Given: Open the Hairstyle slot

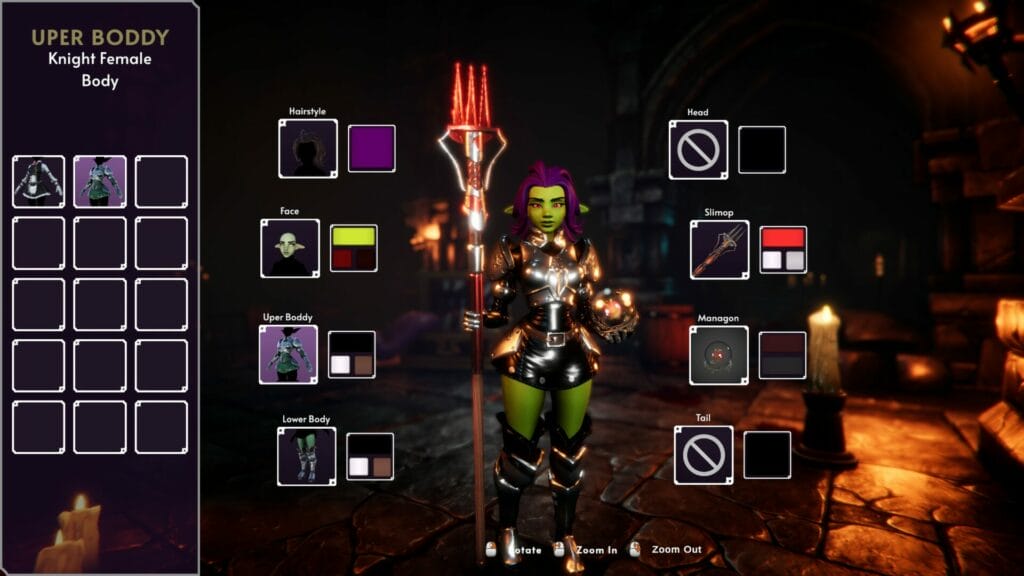Looking at the screenshot, I should pos(308,148).
